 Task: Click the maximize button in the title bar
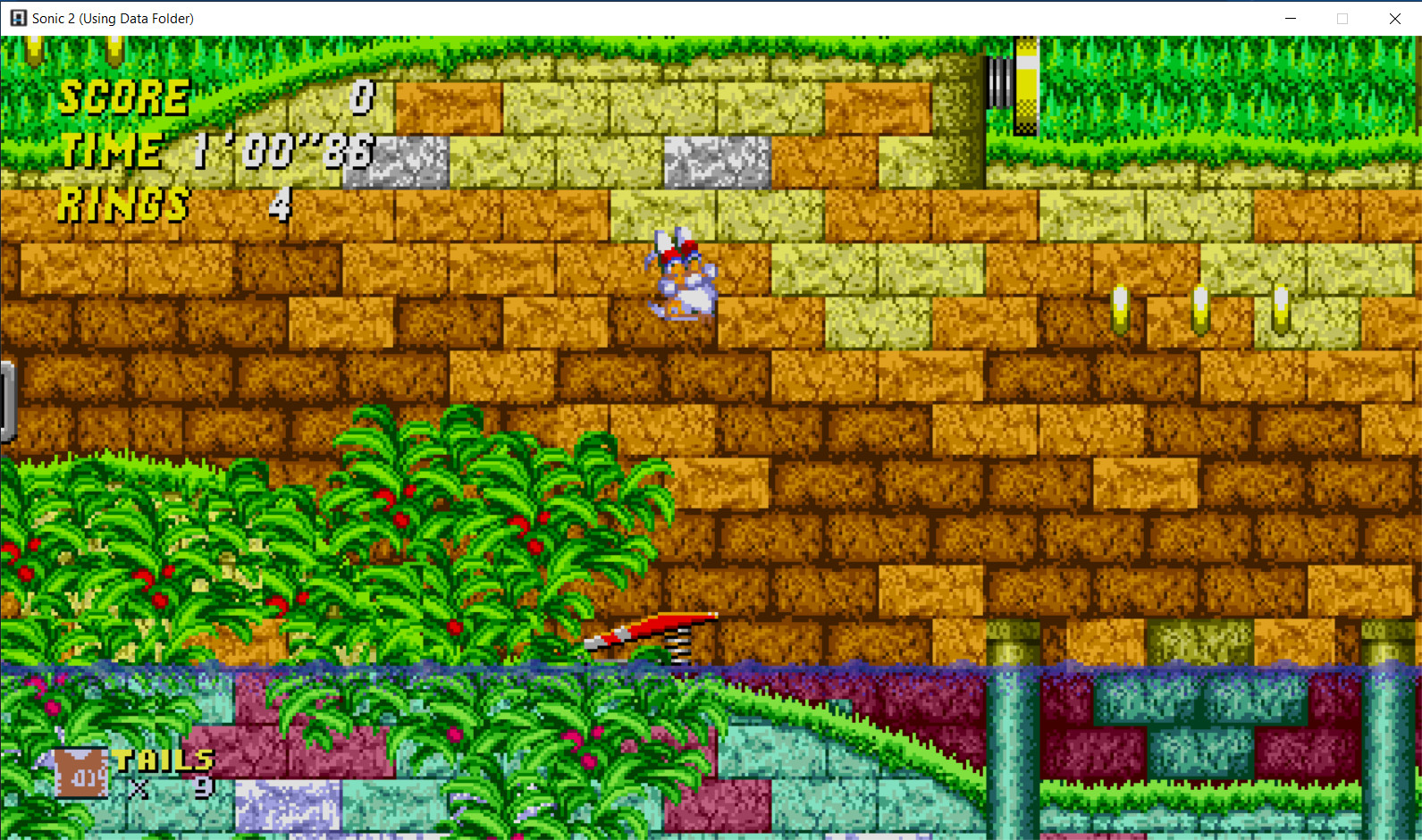[x=1342, y=18]
